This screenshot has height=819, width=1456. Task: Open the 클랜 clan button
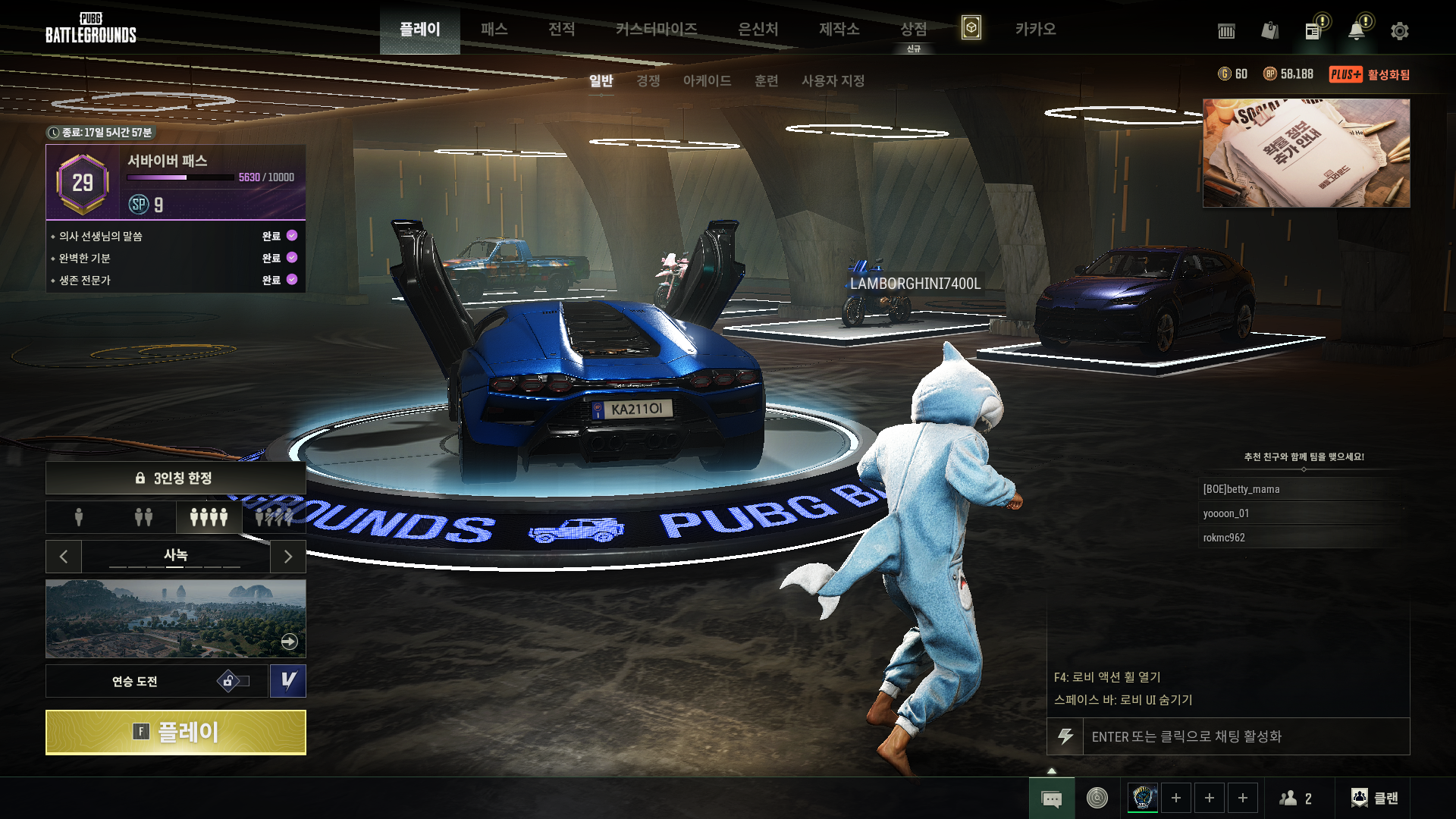(x=1375, y=798)
